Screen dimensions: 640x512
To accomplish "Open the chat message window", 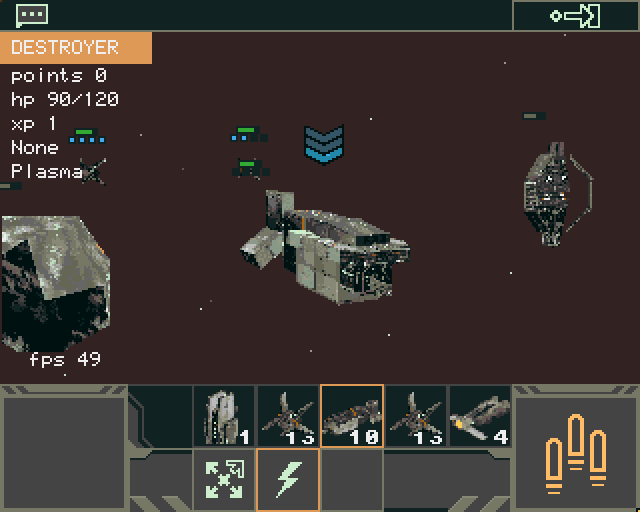I will [x=32, y=15].
